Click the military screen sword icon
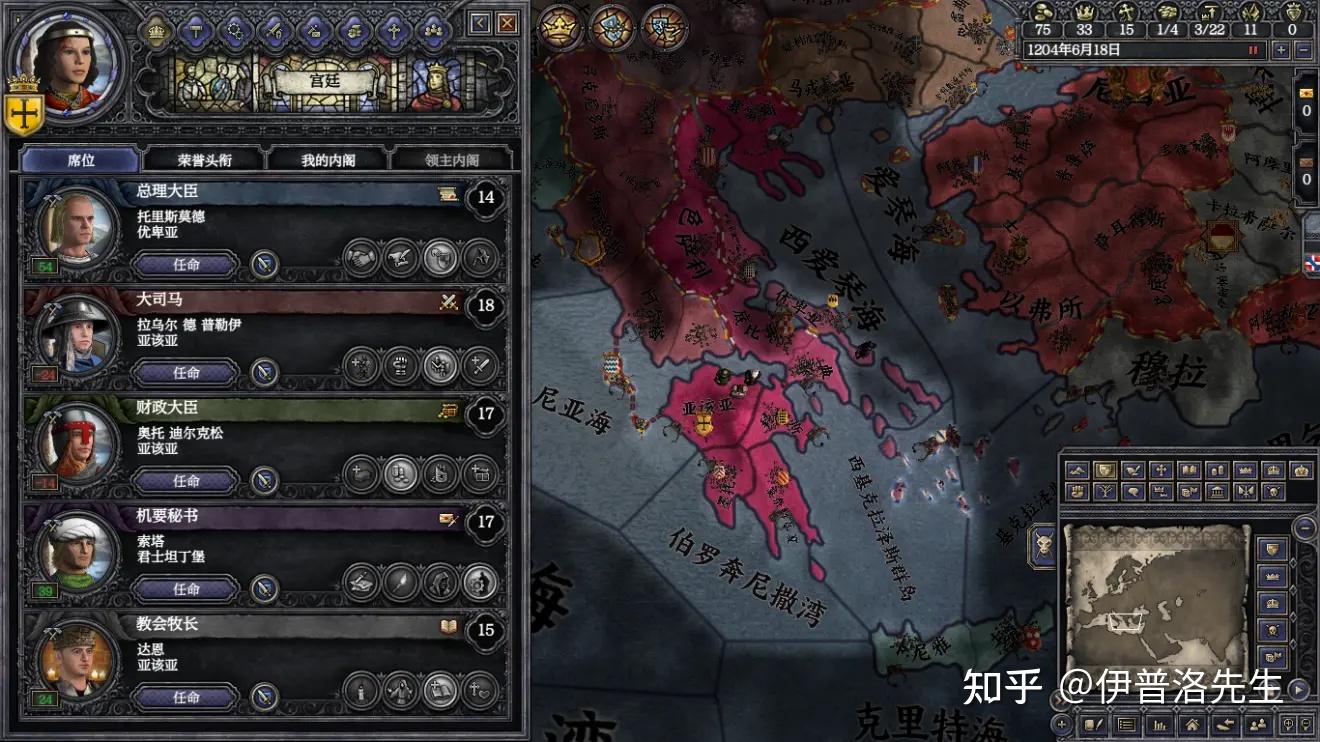The height and width of the screenshot is (742, 1320). point(272,30)
